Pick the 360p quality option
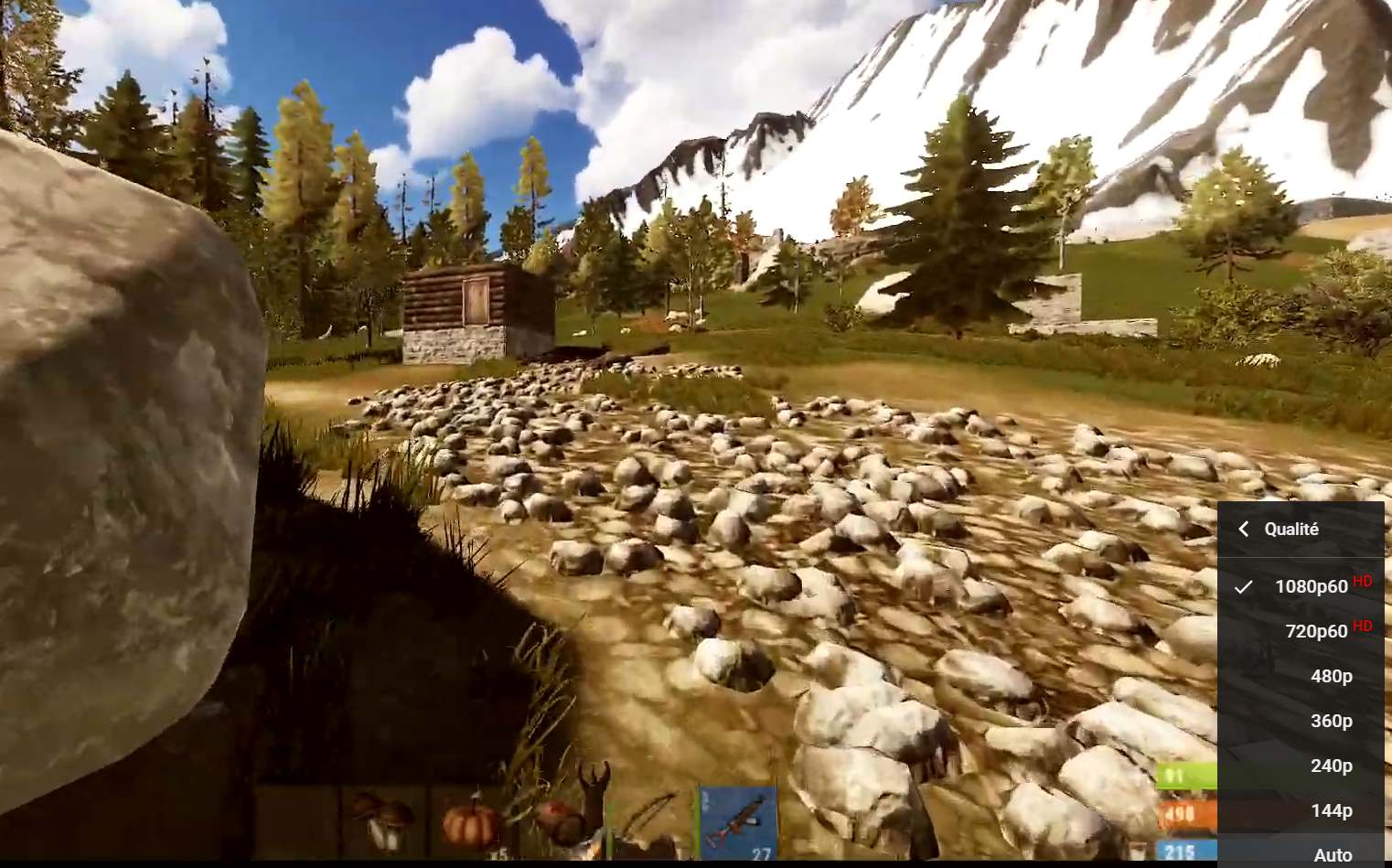The image size is (1392, 868). pos(1331,721)
